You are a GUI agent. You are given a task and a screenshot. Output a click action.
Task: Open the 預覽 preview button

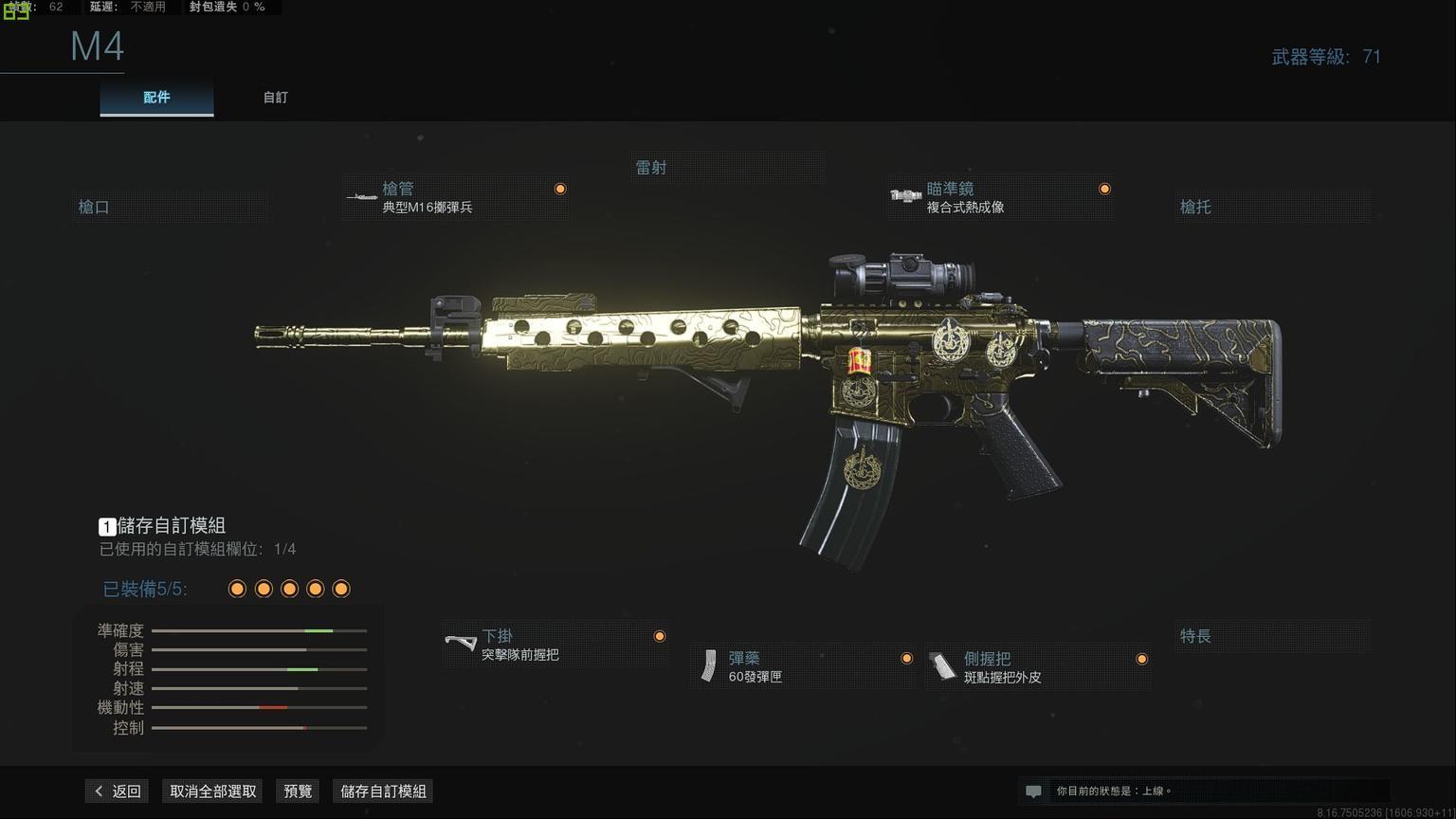click(298, 792)
